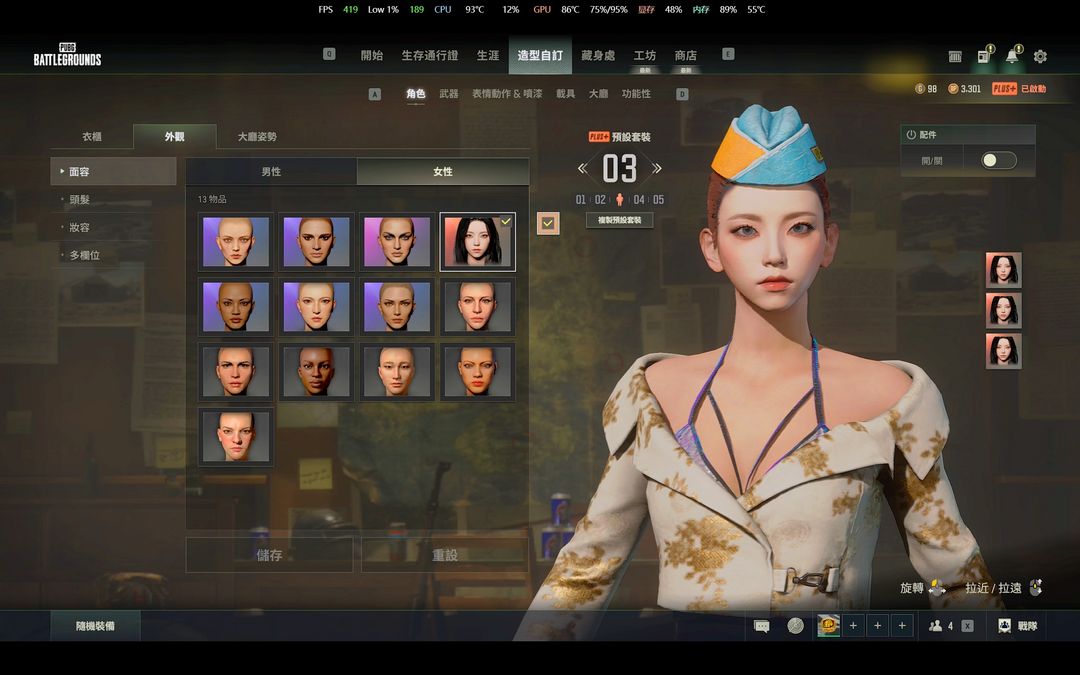Open settings with the gear icon

pos(1040,57)
